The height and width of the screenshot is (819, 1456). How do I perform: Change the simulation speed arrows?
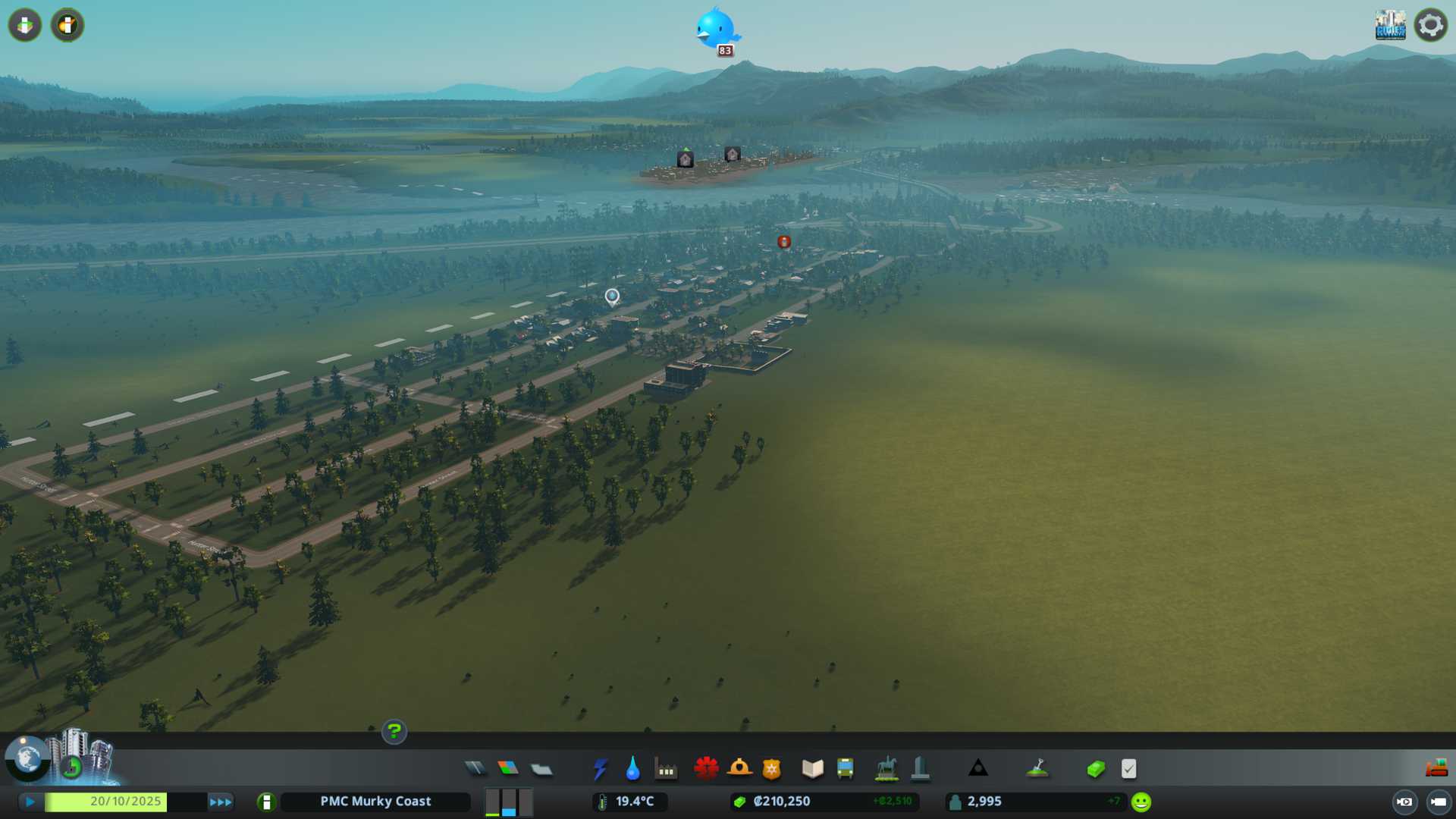click(x=221, y=802)
